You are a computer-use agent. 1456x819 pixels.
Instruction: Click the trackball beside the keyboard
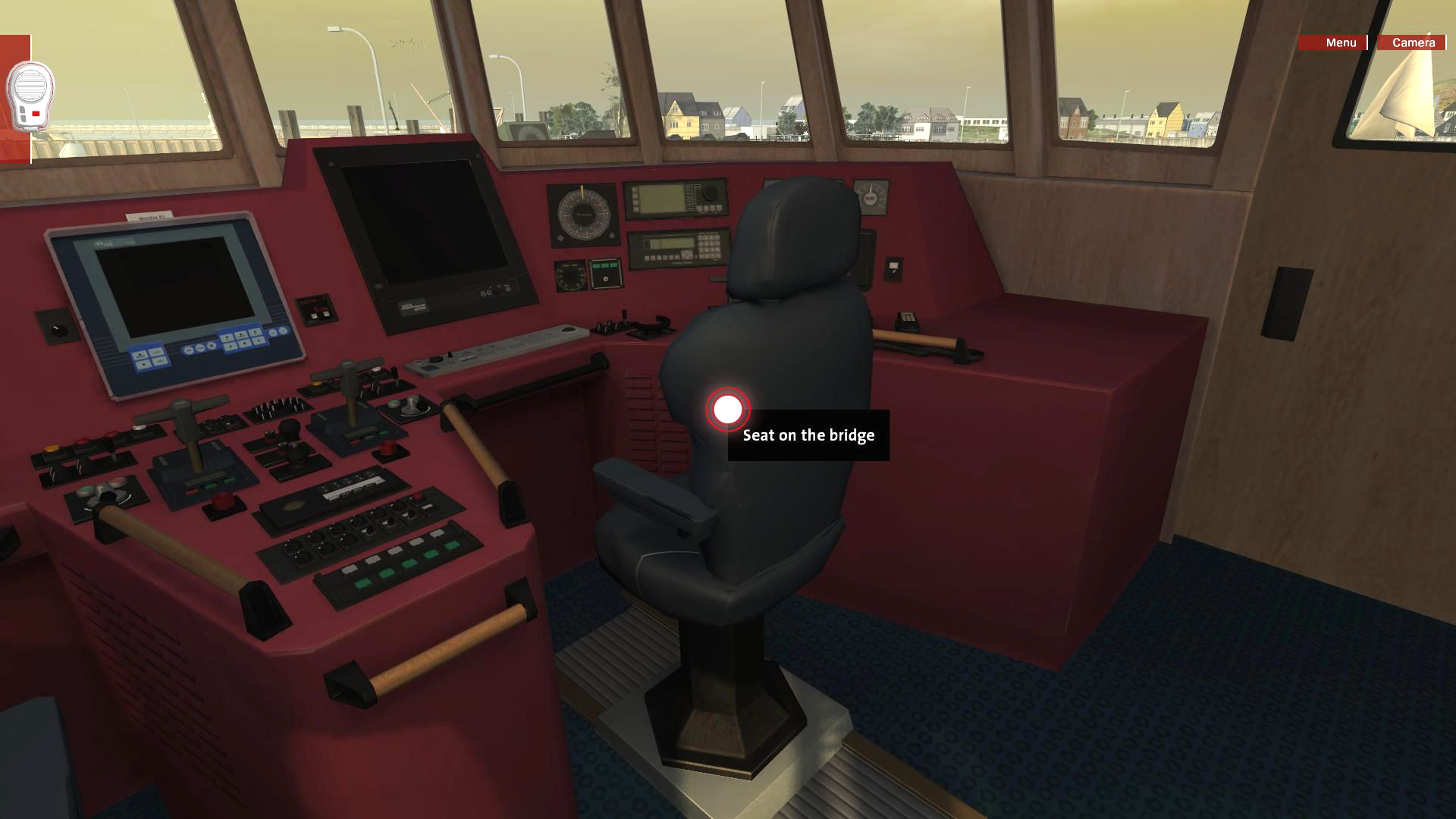(x=567, y=329)
